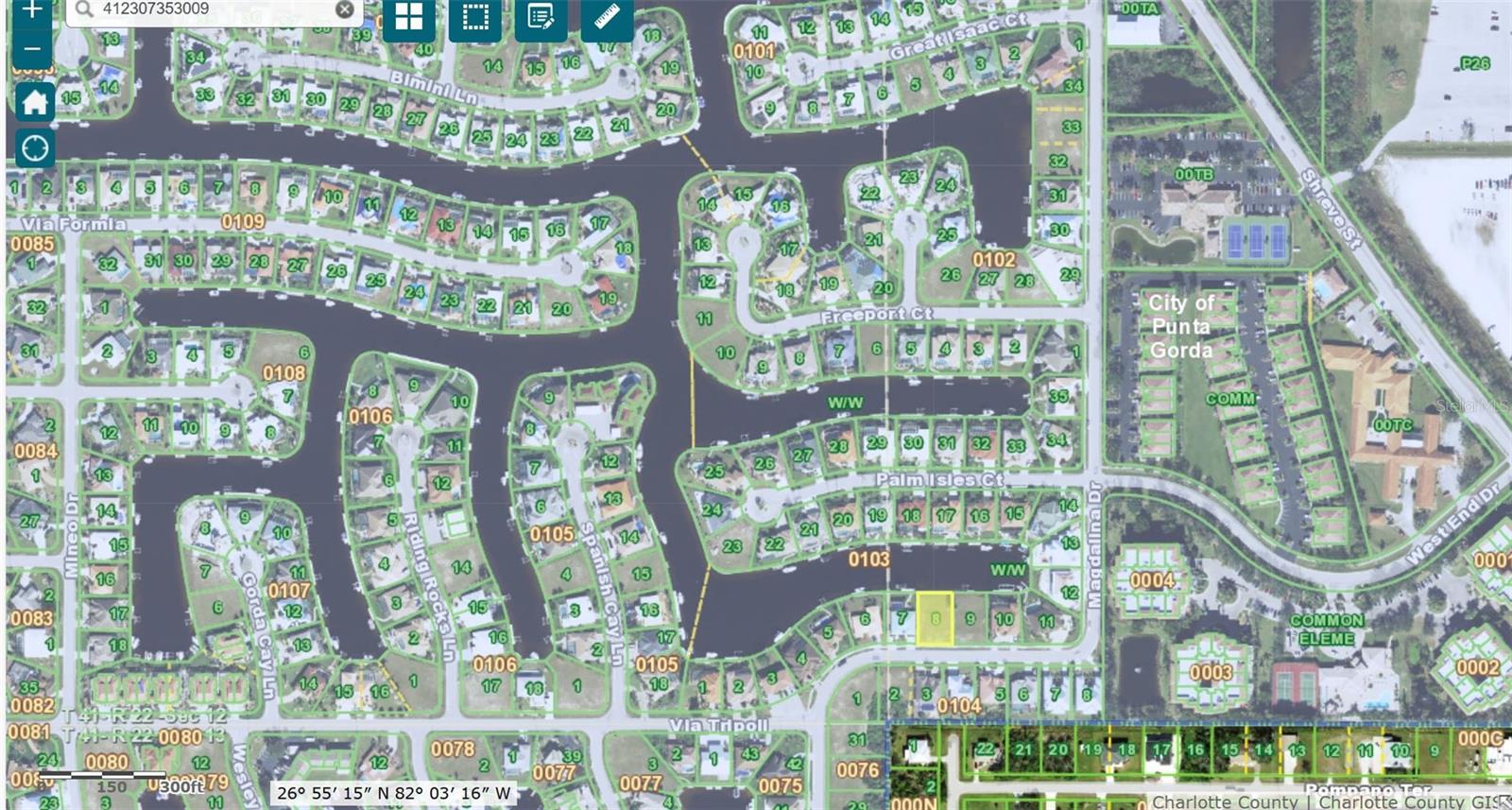The height and width of the screenshot is (810, 1512).
Task: Clear the search with the X button
Action: click(x=344, y=9)
